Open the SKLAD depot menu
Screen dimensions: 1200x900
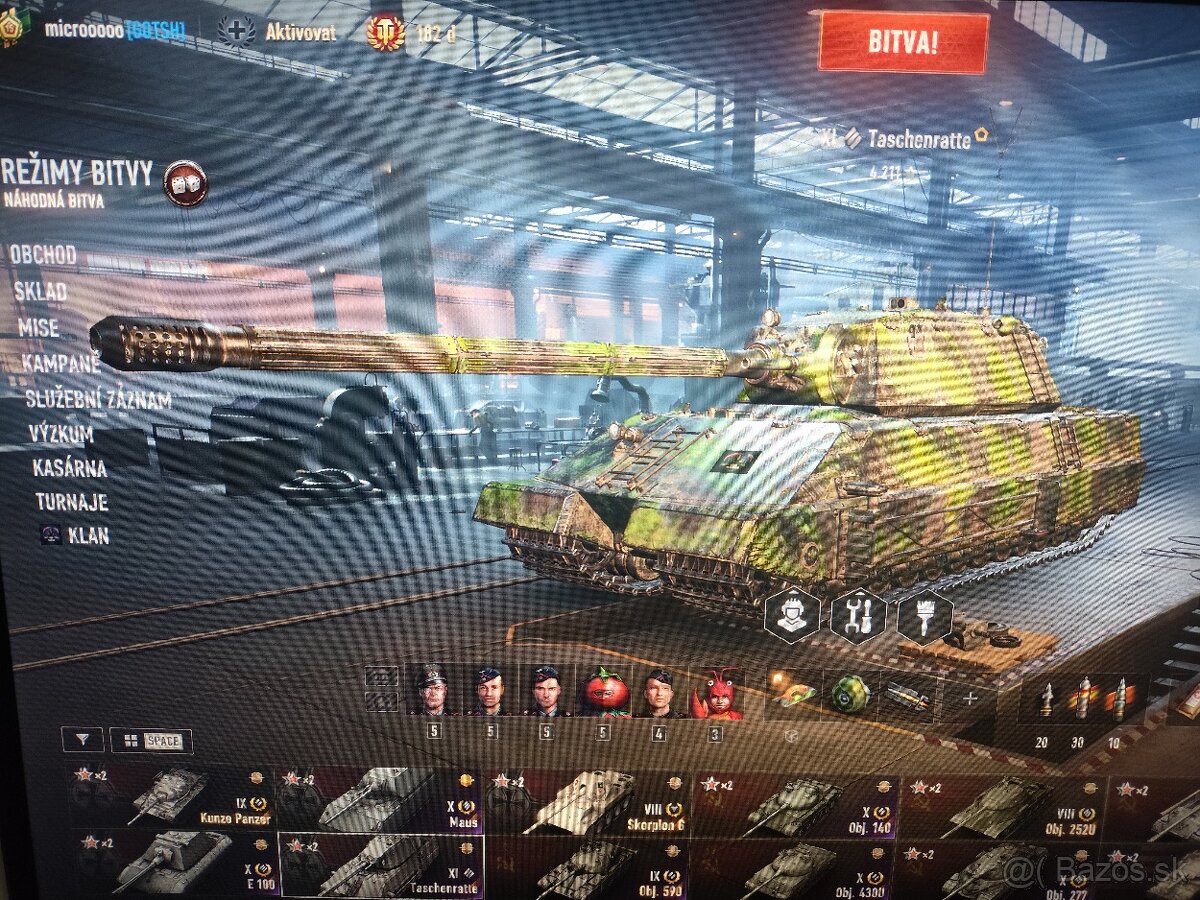[x=40, y=292]
